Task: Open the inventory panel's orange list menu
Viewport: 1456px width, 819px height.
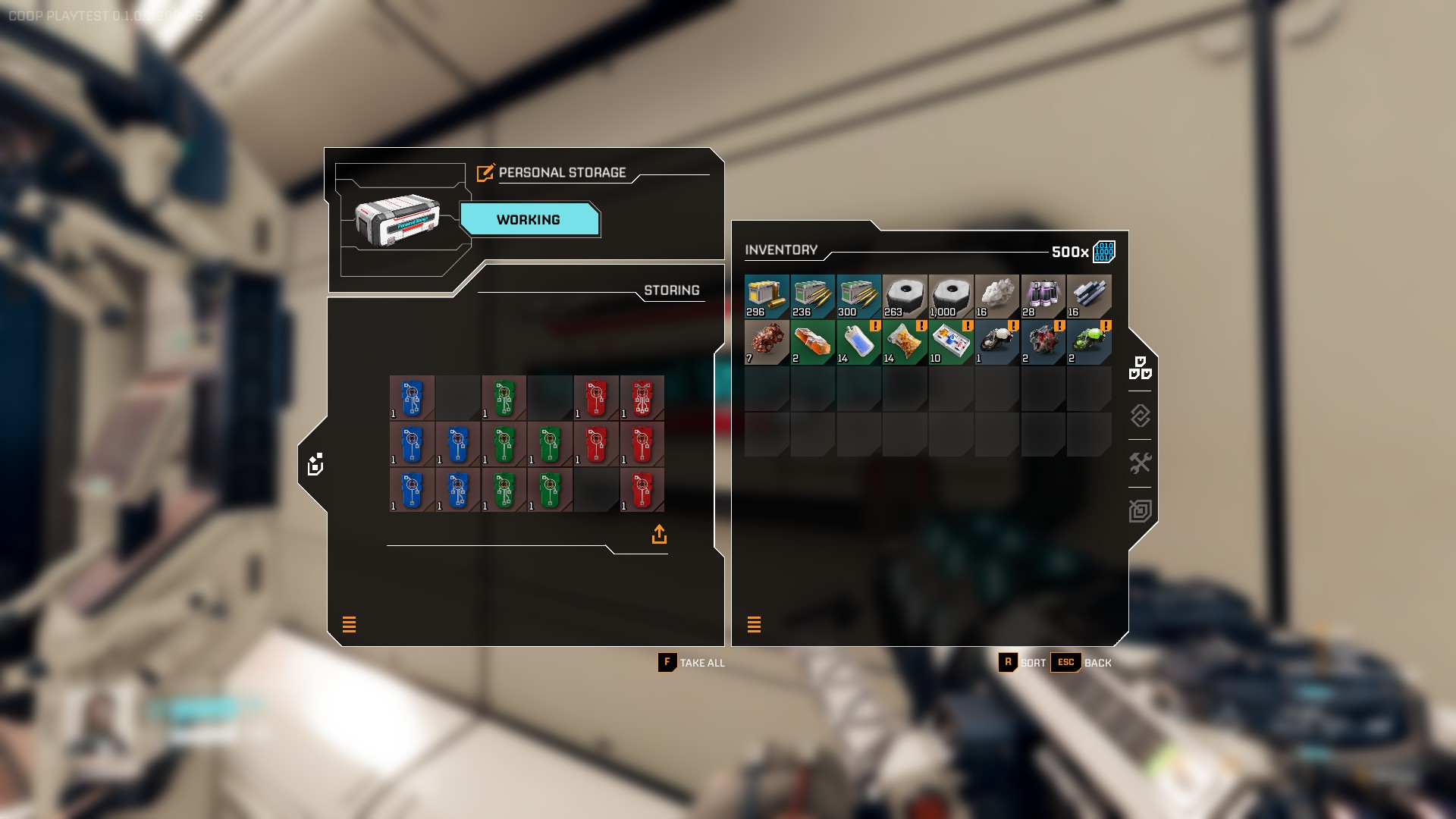Action: pos(754,624)
